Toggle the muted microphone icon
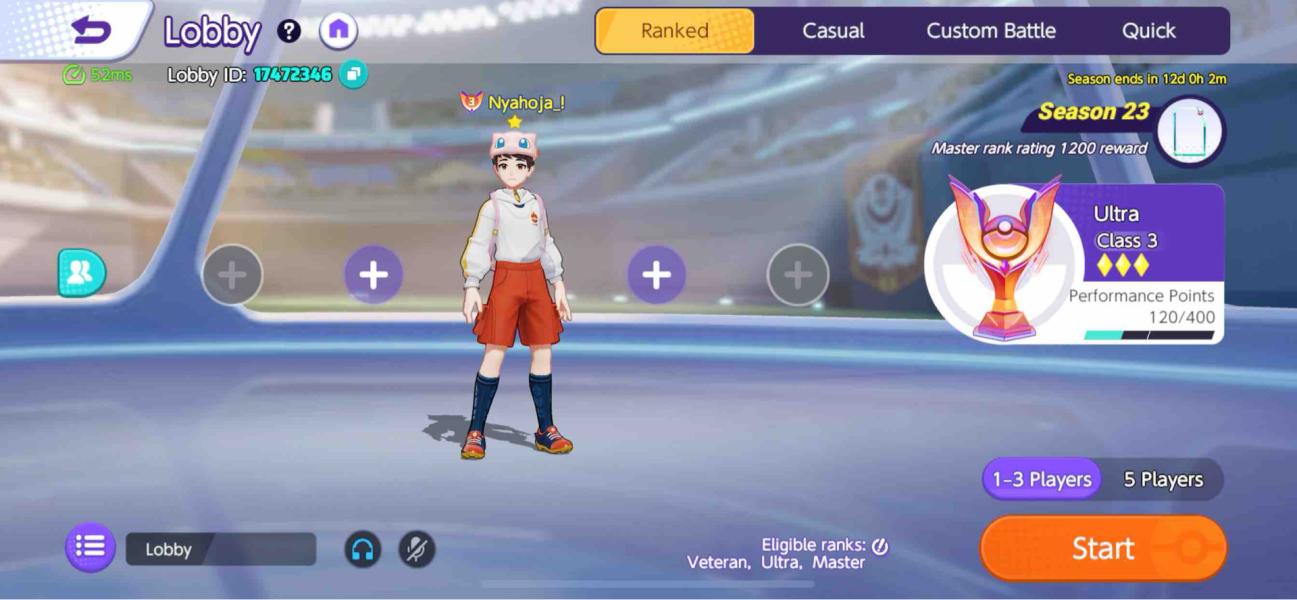The image size is (1297, 600). point(417,549)
